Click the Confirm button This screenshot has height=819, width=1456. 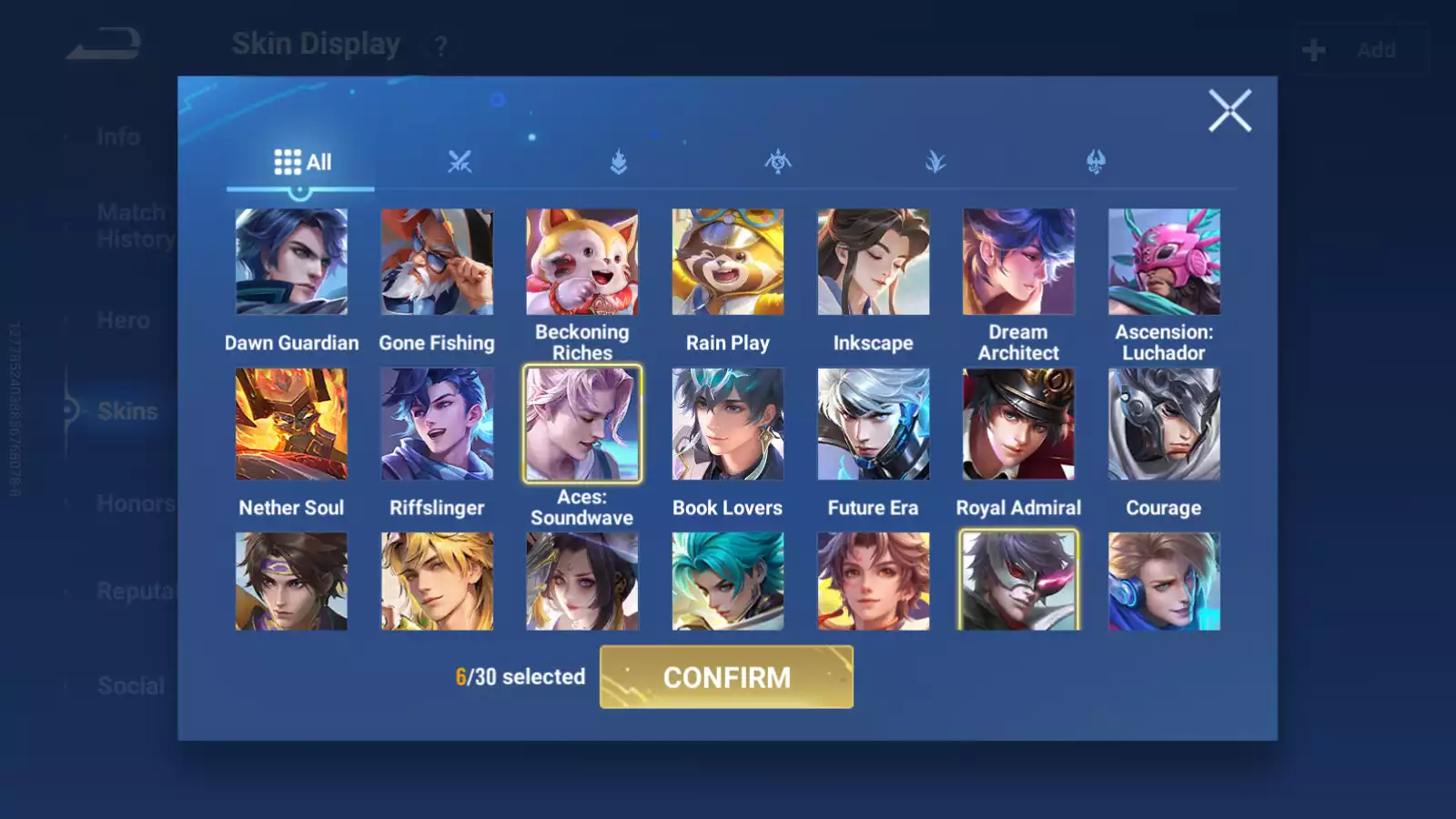point(726,678)
